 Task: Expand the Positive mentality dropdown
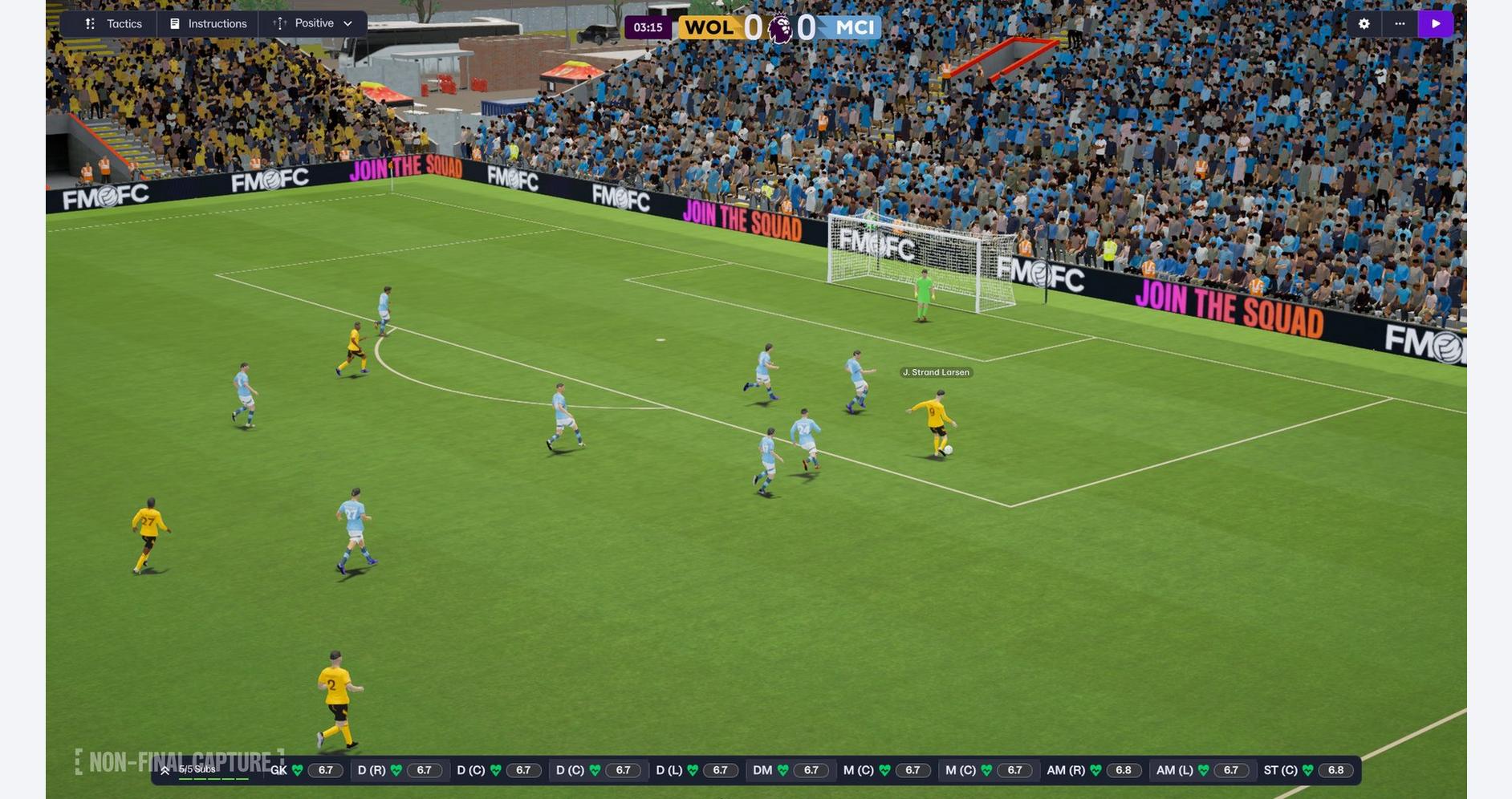click(313, 24)
